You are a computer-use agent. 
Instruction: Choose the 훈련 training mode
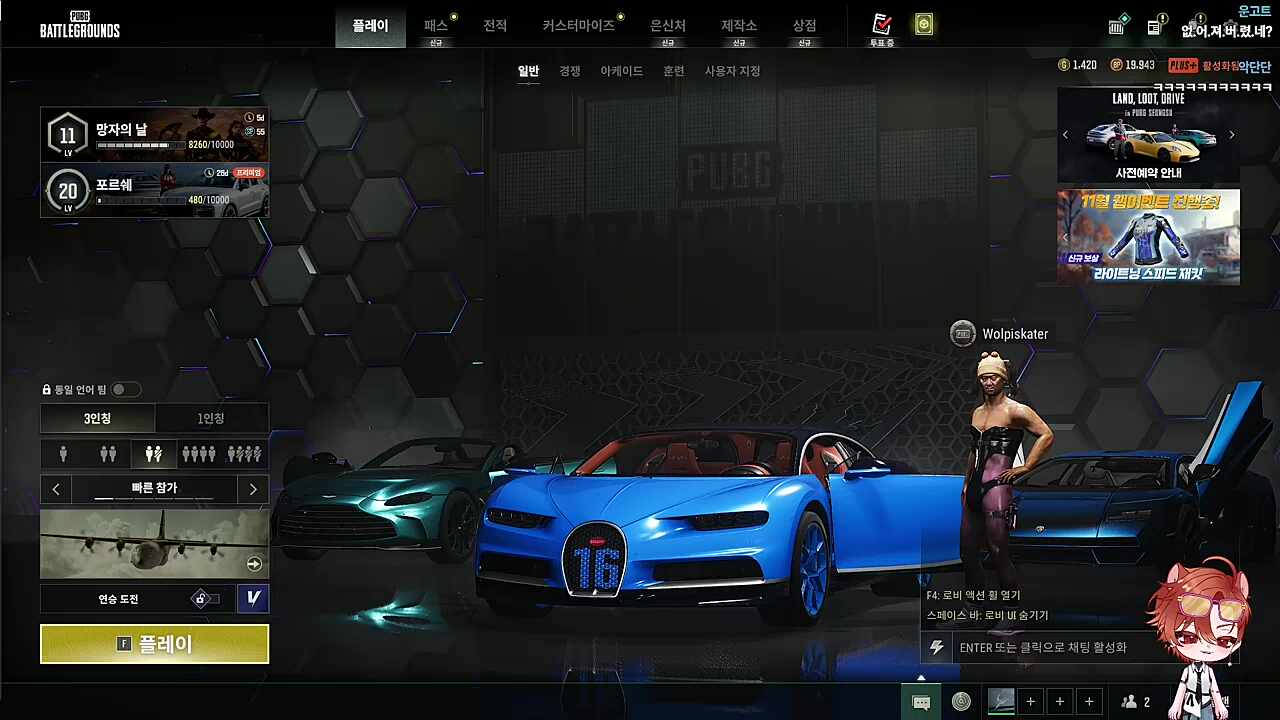674,71
